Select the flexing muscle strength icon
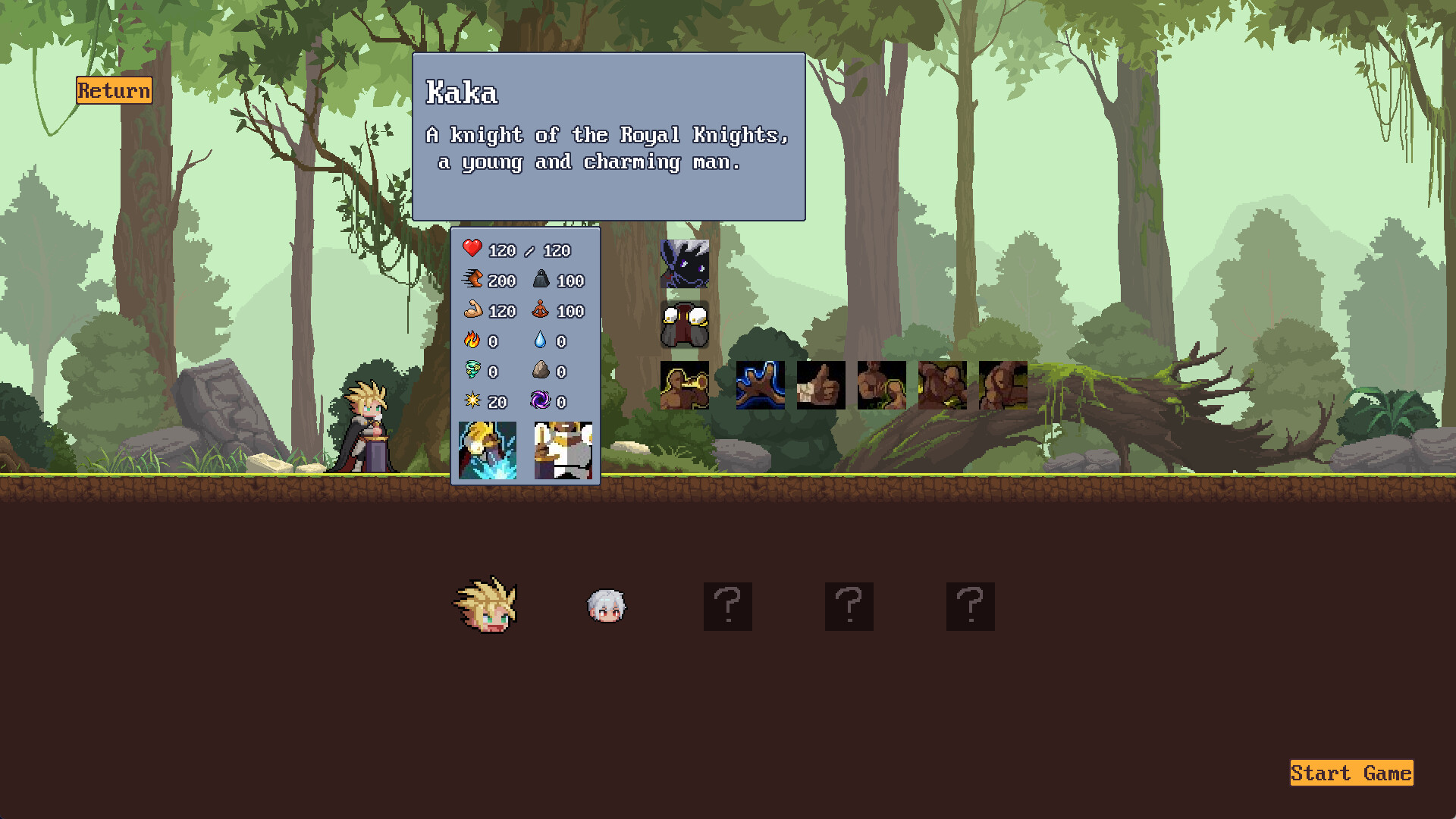 pos(880,386)
